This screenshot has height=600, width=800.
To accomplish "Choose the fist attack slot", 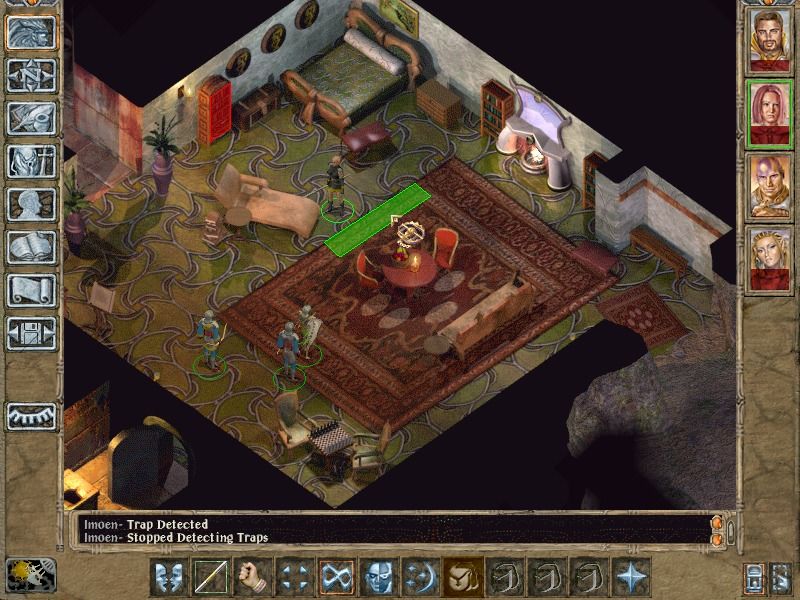I will tap(253, 577).
